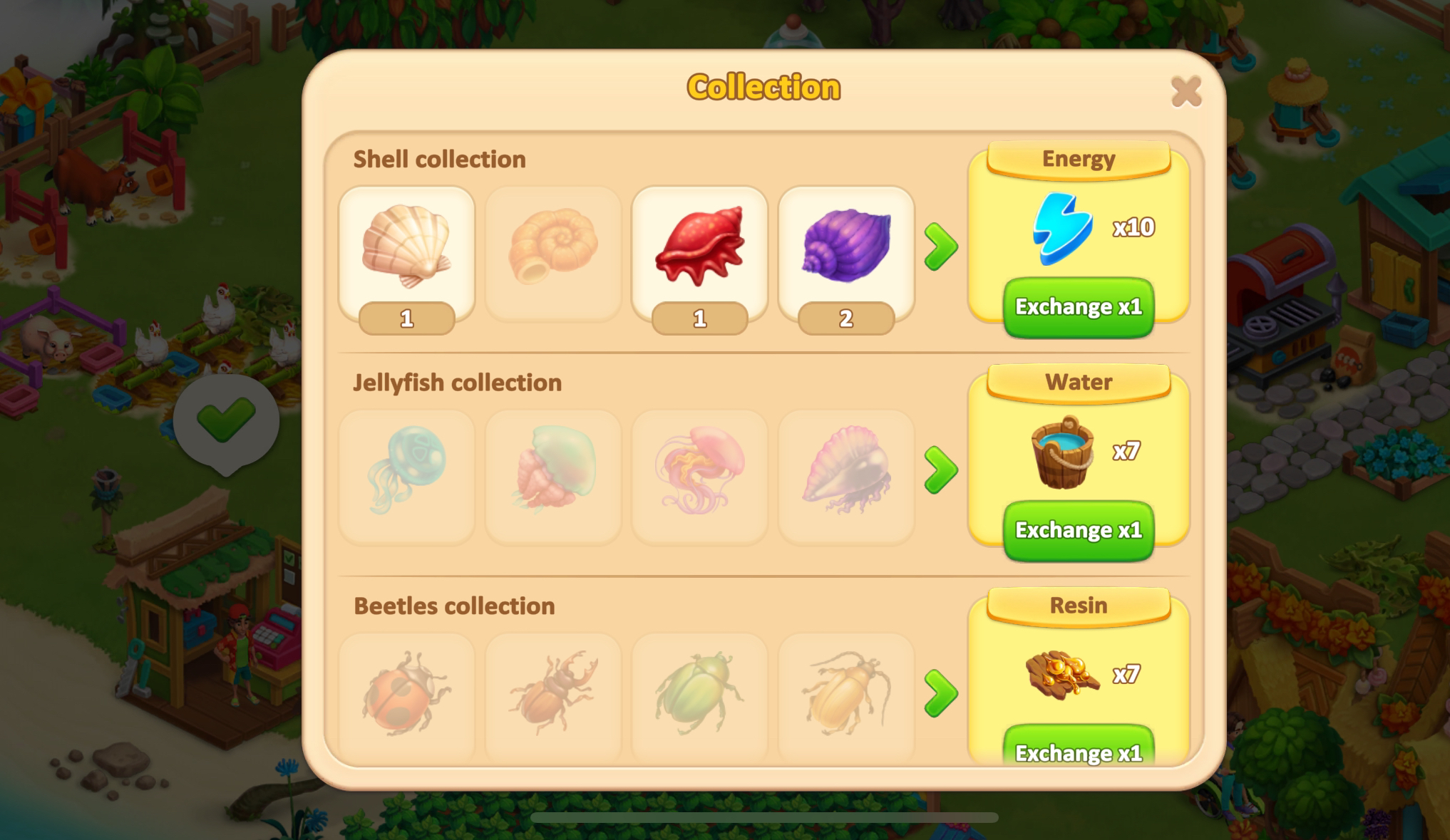Viewport: 1450px width, 840px height.
Task: Select the red conch shell slot
Action: [699, 249]
